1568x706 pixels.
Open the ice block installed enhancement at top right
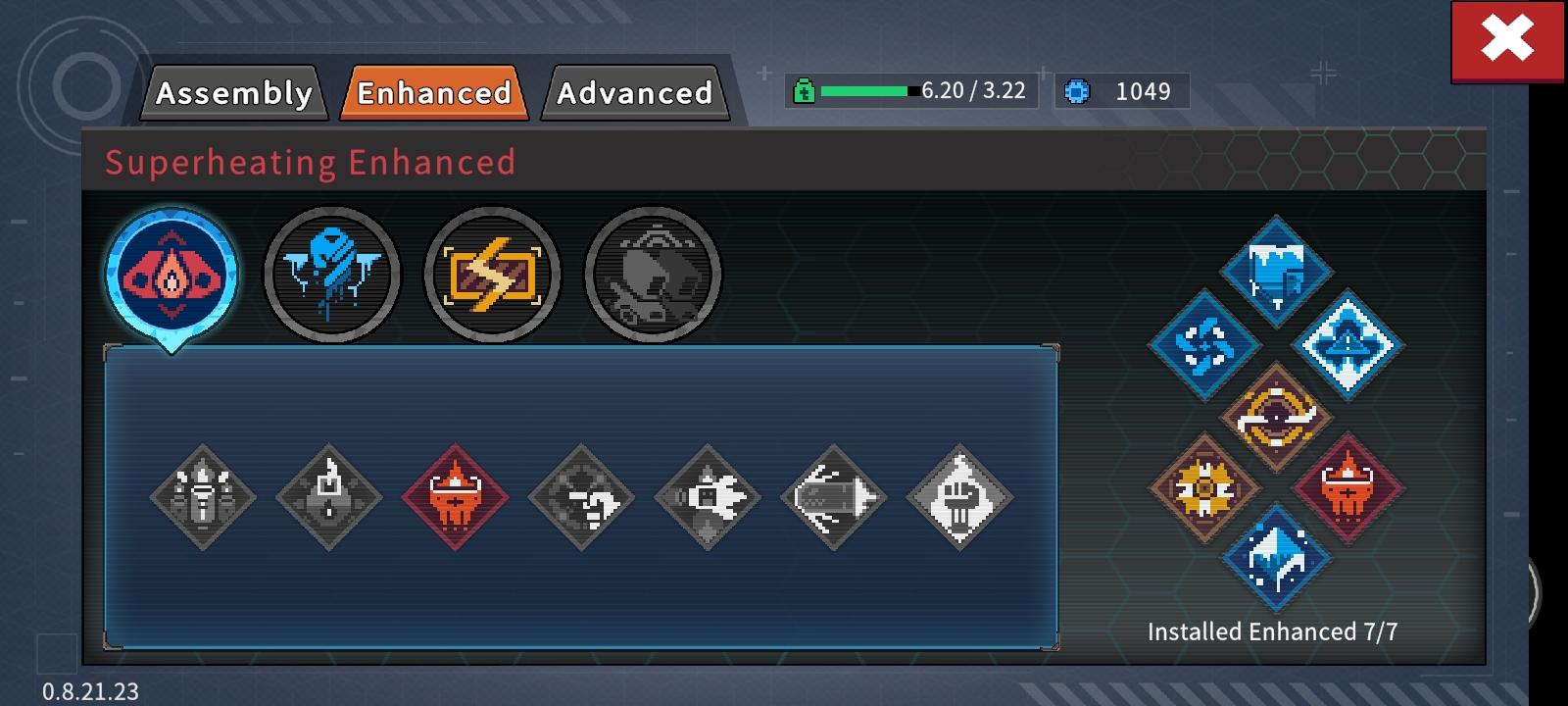point(1275,272)
